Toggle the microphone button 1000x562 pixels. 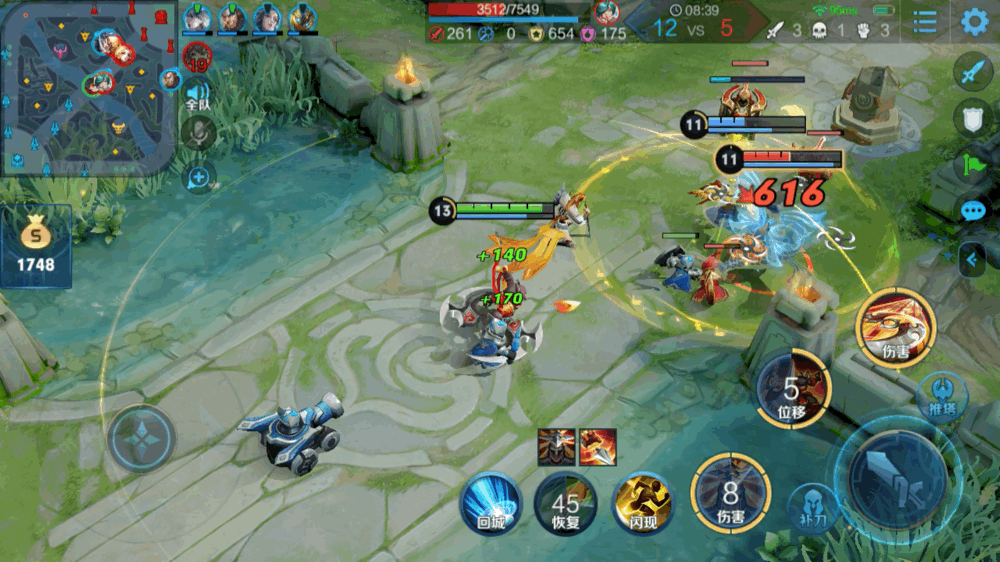(200, 134)
